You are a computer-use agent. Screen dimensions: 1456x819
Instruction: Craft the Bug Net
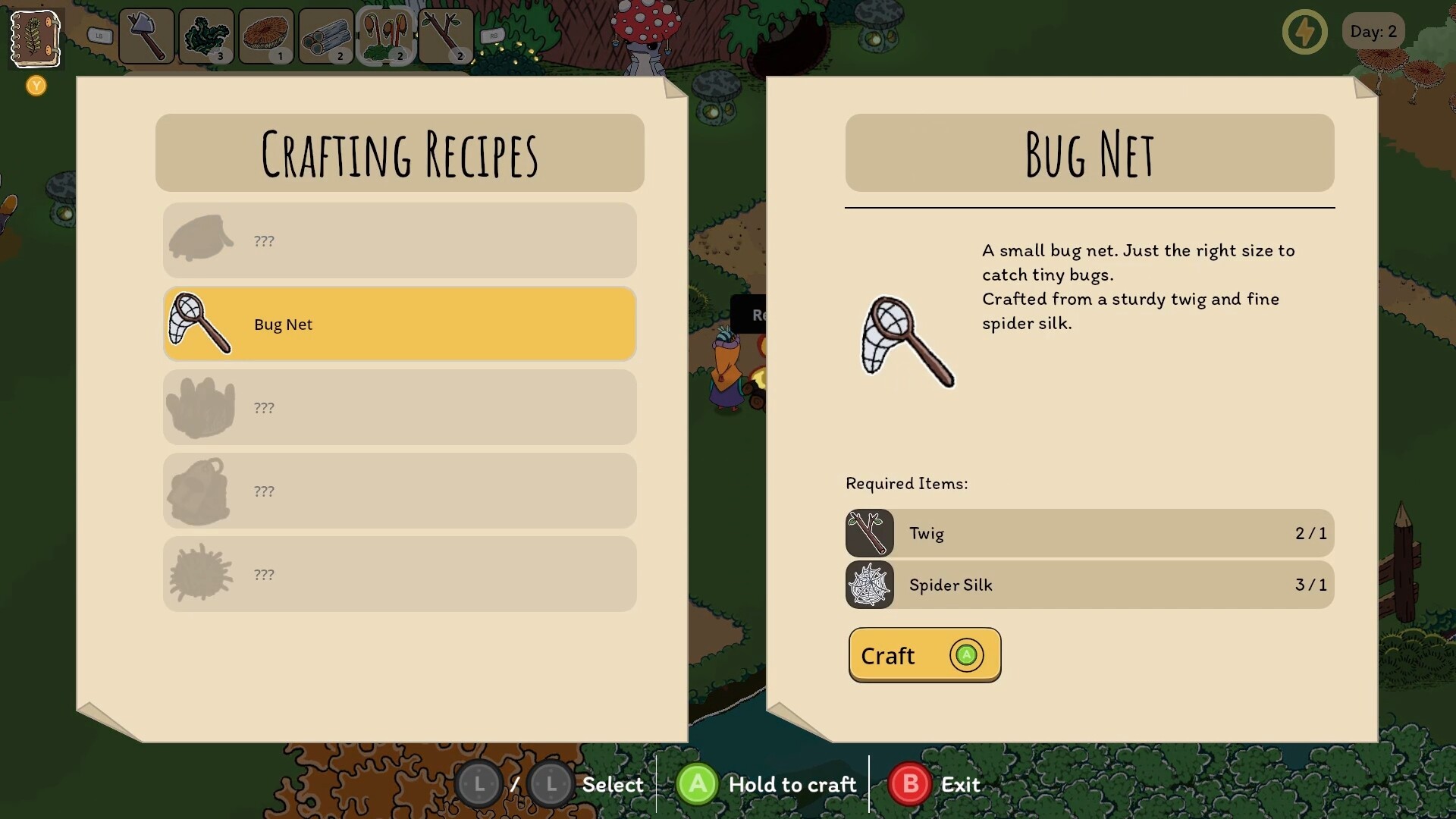coord(924,655)
